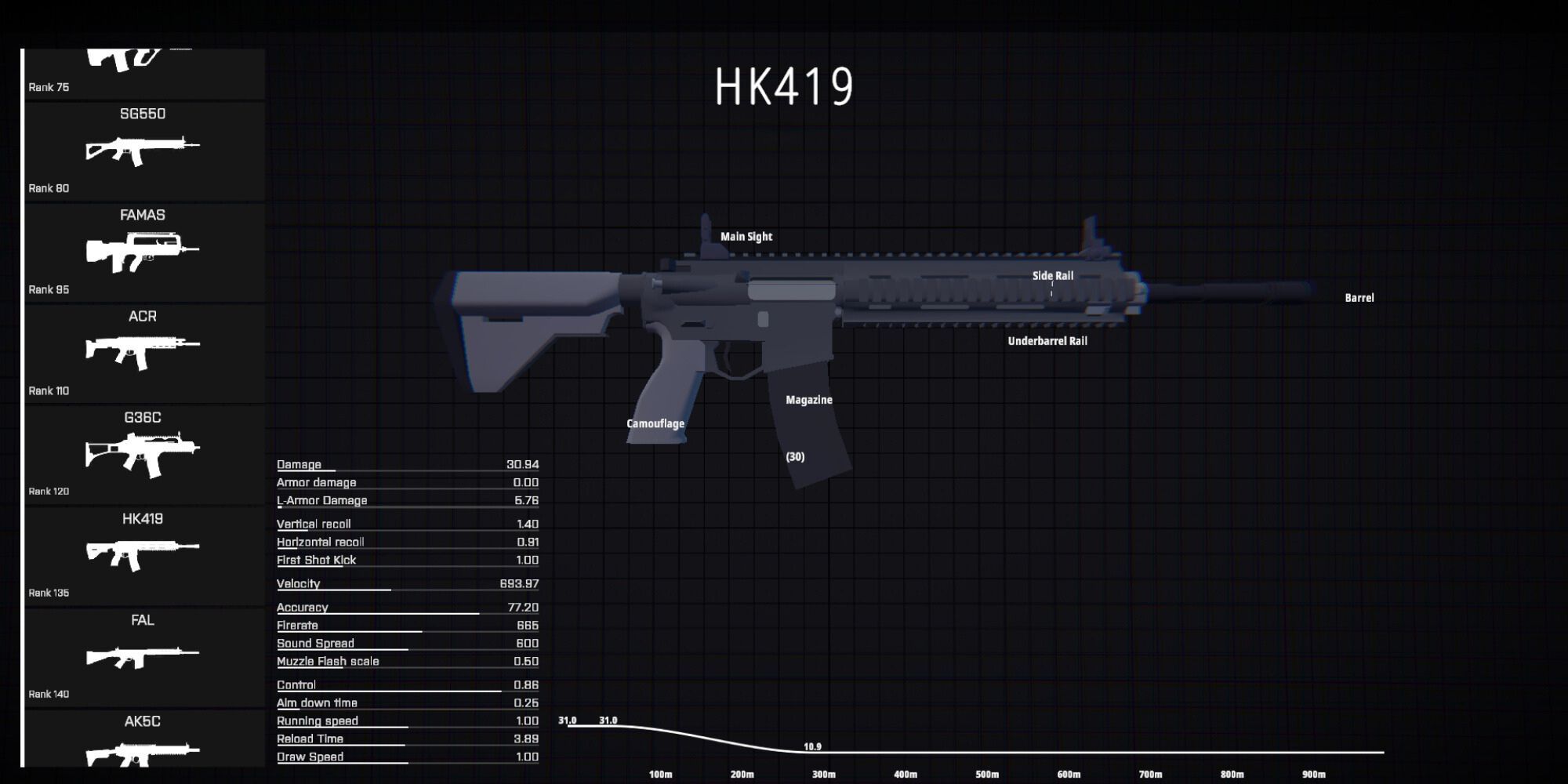Open the Underbarrel Rail attachment slot
The image size is (1568, 784).
[x=1048, y=341]
